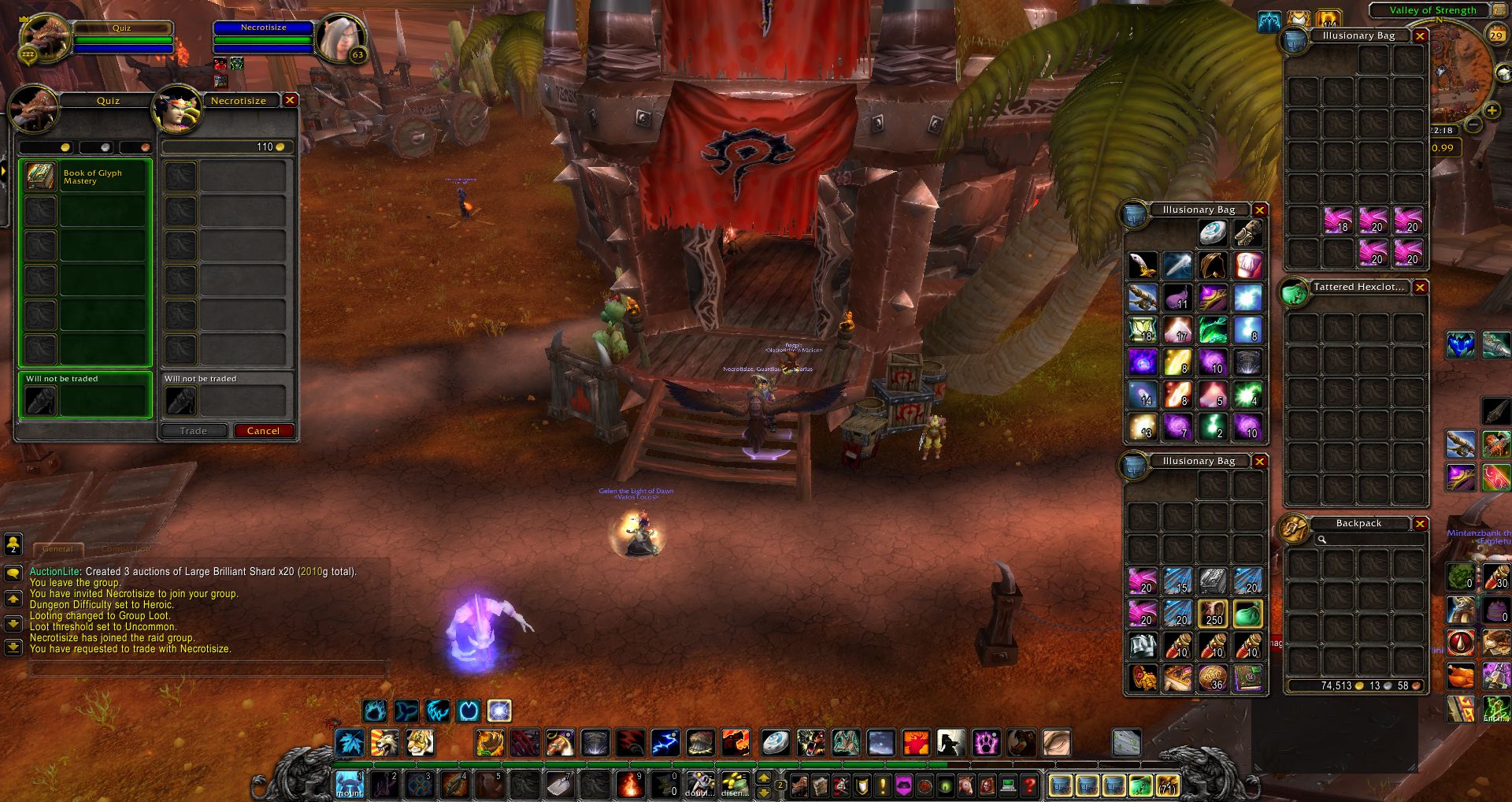The image size is (1512, 802).
Task: Click the Trade button
Action: (193, 431)
